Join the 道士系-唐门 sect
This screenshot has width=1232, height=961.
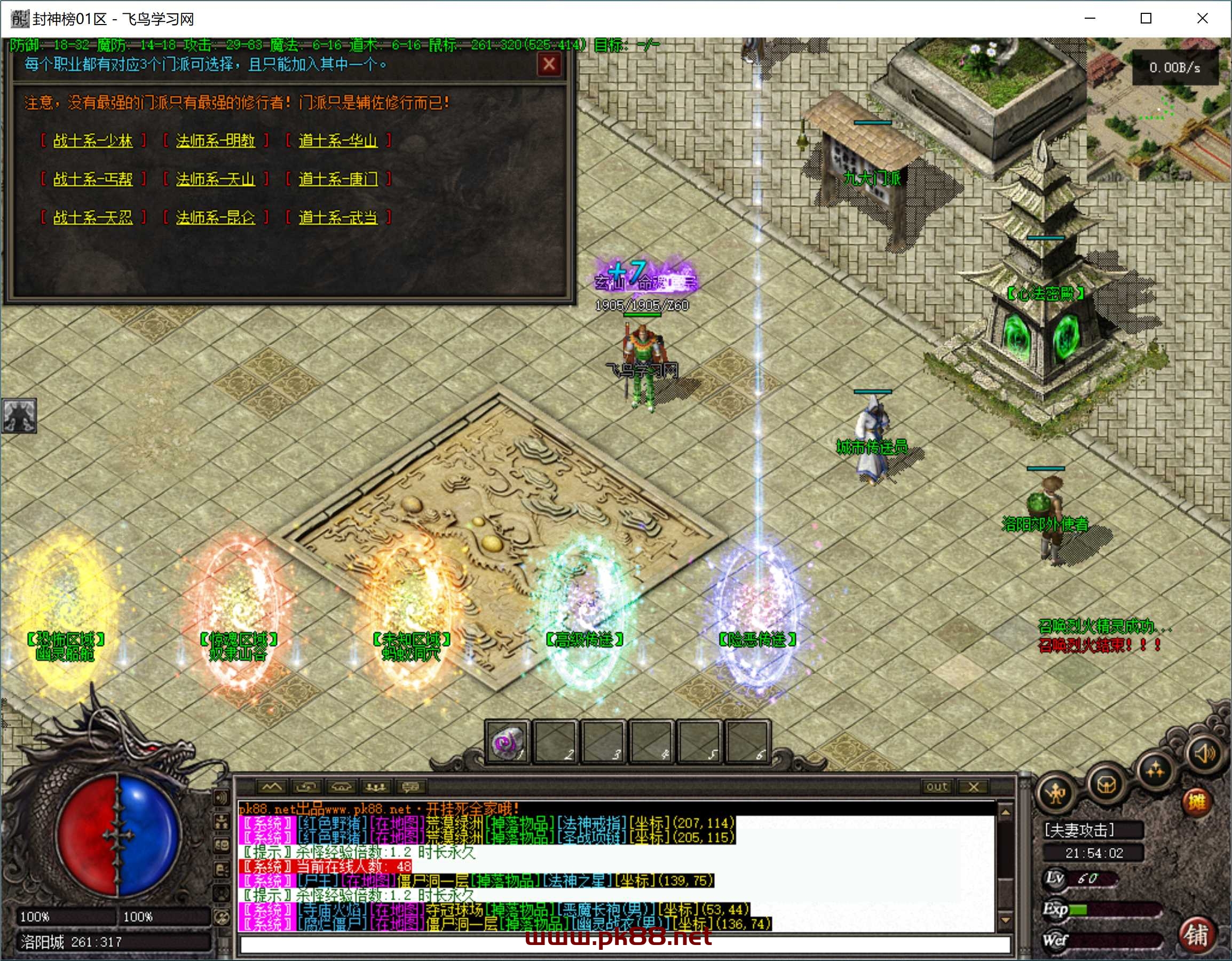tap(338, 179)
